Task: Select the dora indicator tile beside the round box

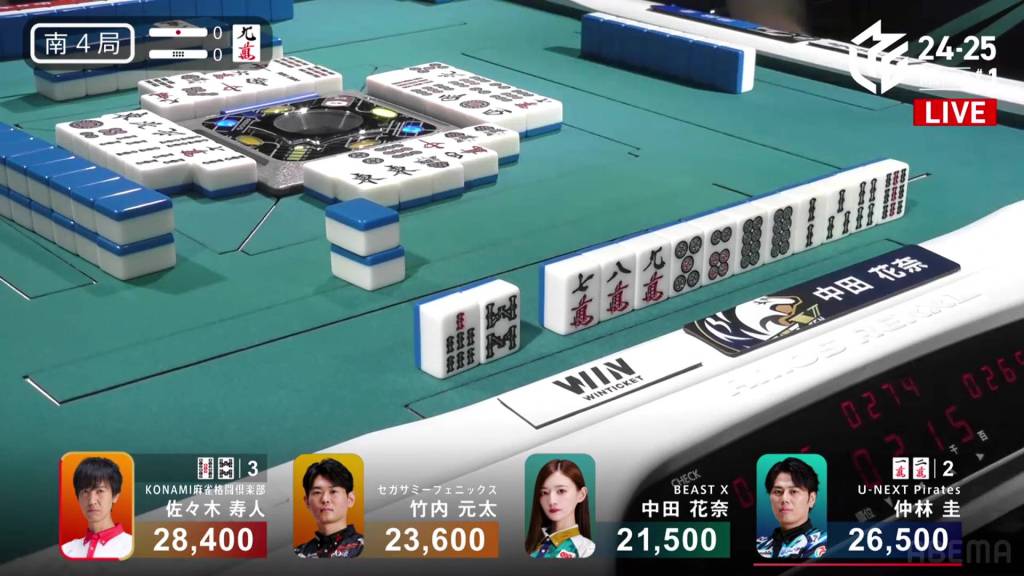Action: point(246,44)
